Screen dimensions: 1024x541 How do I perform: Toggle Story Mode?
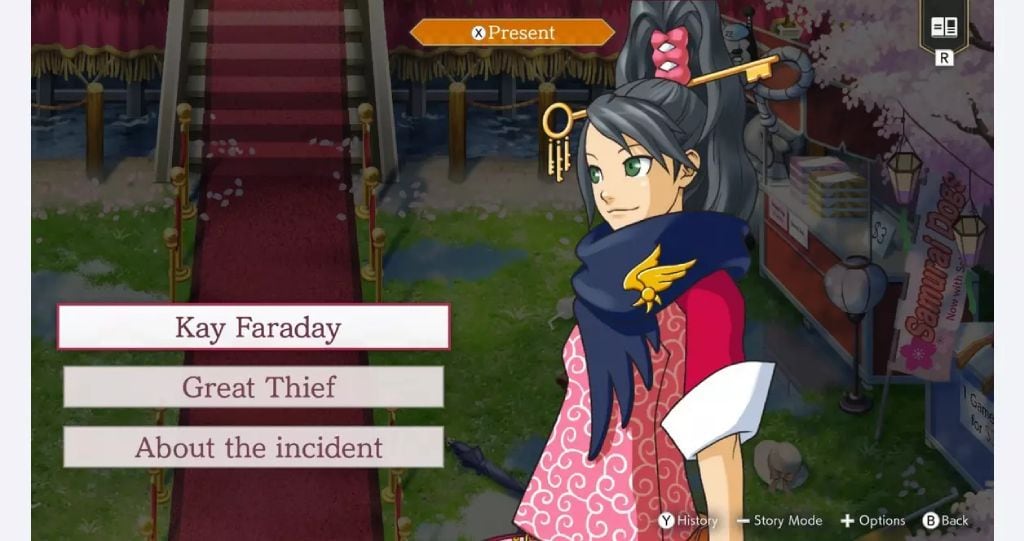point(779,520)
